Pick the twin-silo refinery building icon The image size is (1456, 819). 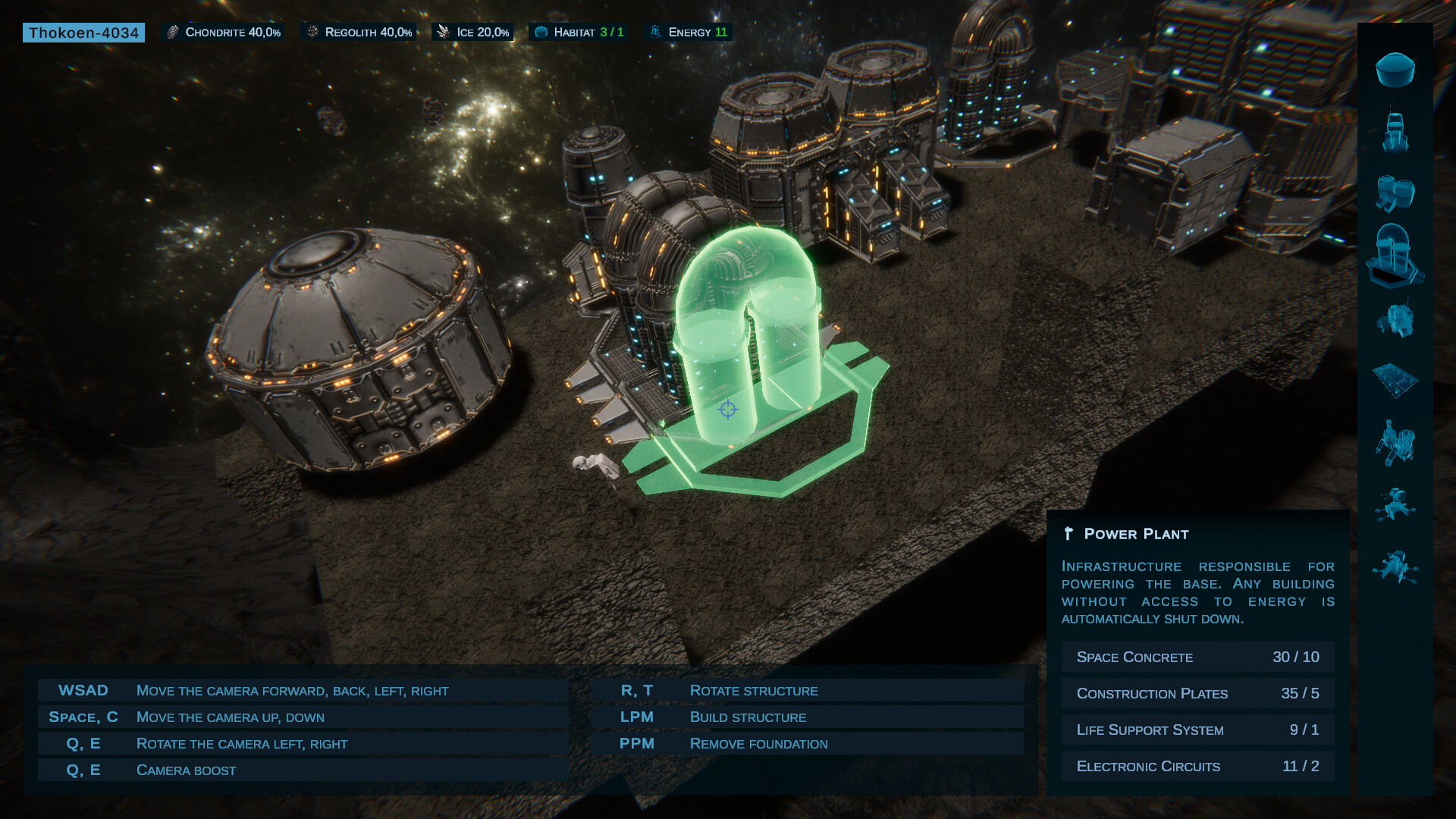point(1395,442)
